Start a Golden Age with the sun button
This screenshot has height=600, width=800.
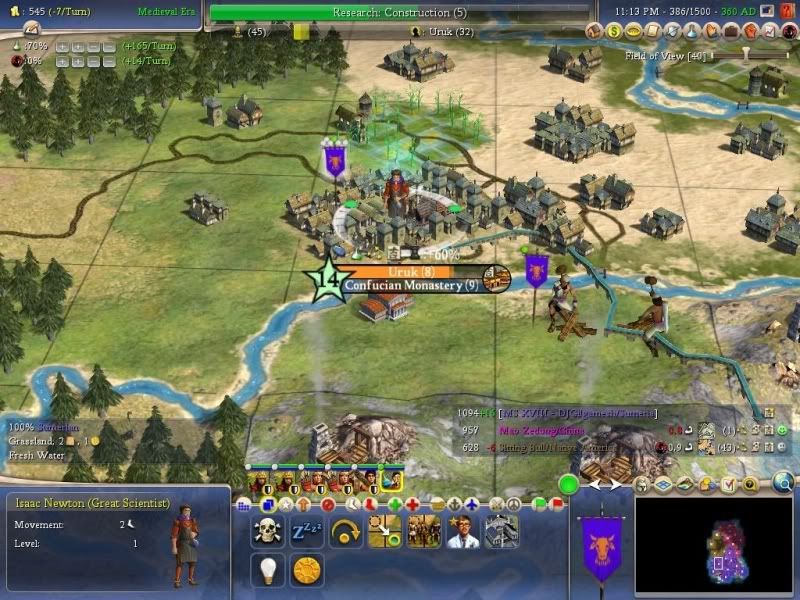306,570
